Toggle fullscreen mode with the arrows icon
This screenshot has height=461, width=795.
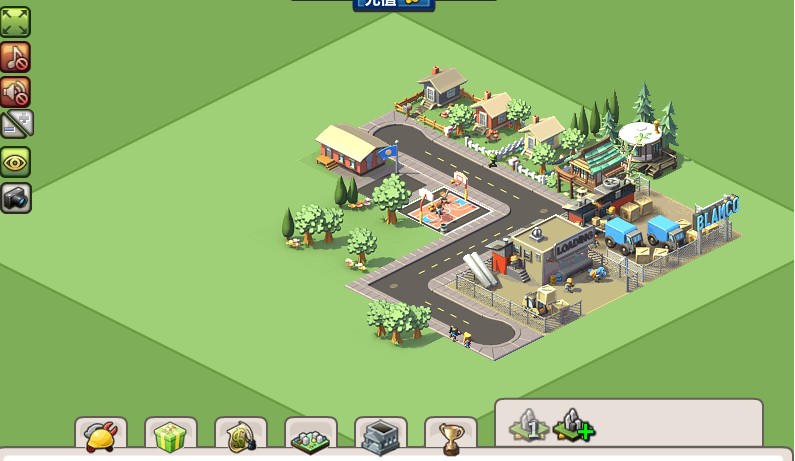[x=15, y=21]
